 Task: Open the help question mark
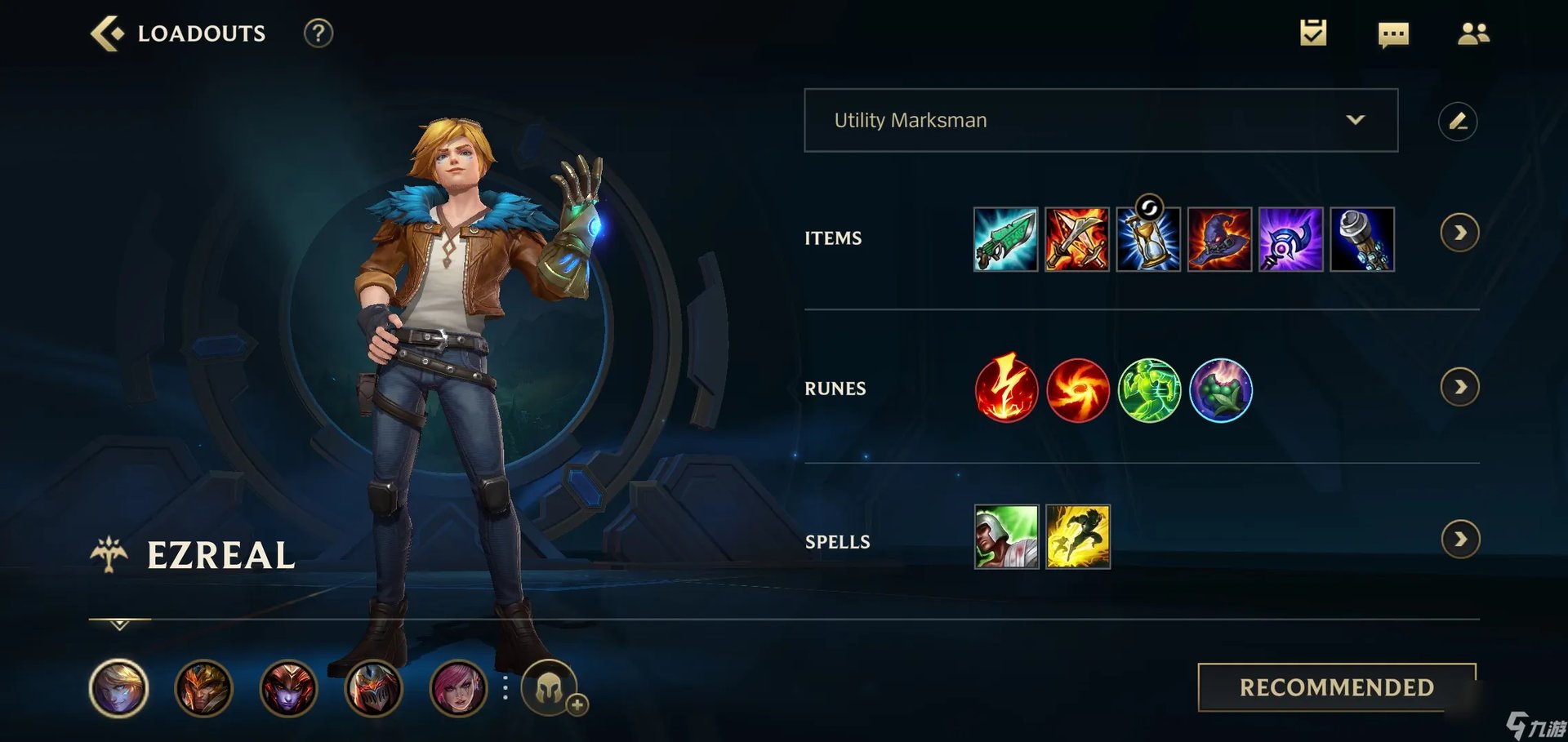point(319,34)
